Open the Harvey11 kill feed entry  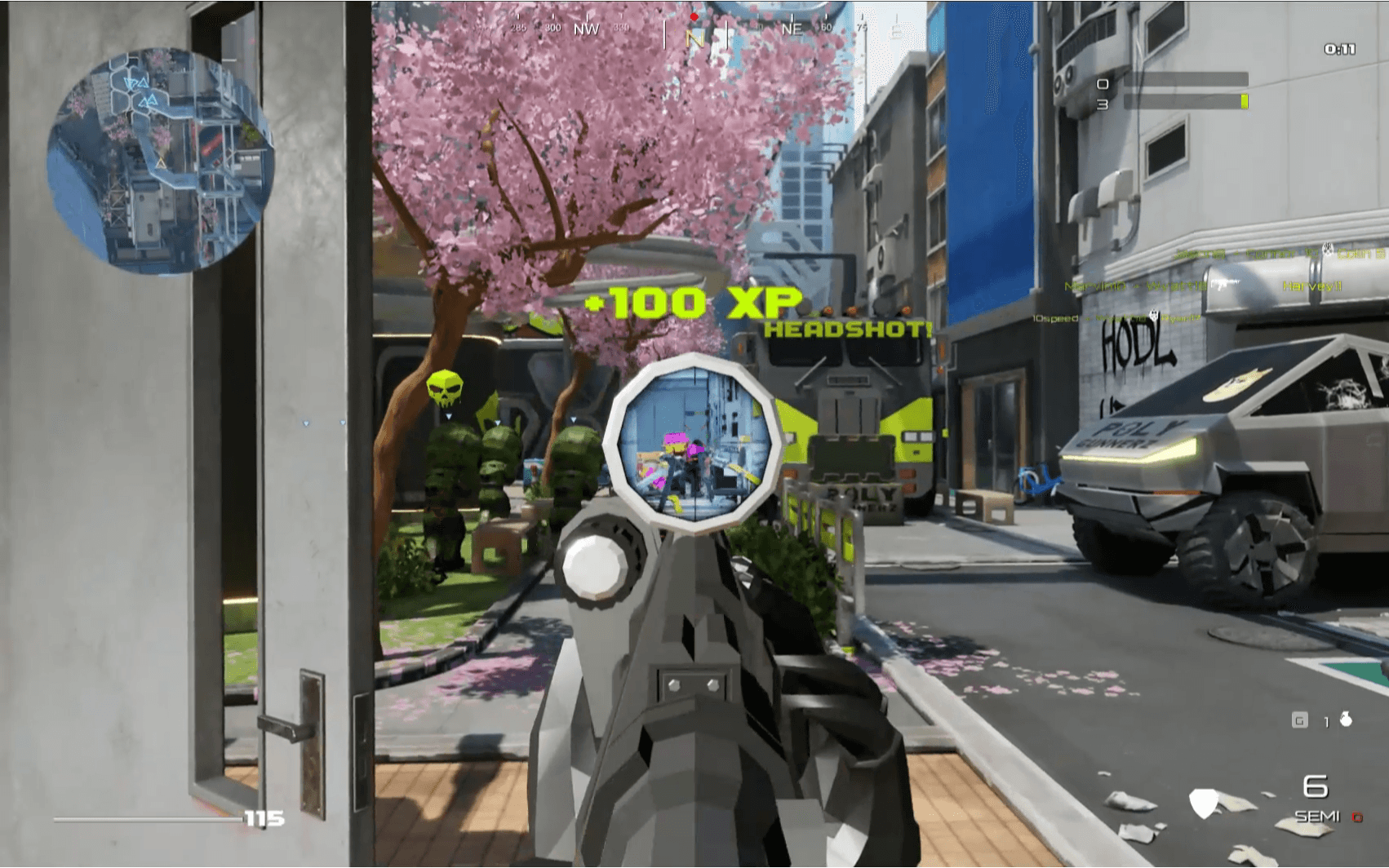(x=1311, y=286)
